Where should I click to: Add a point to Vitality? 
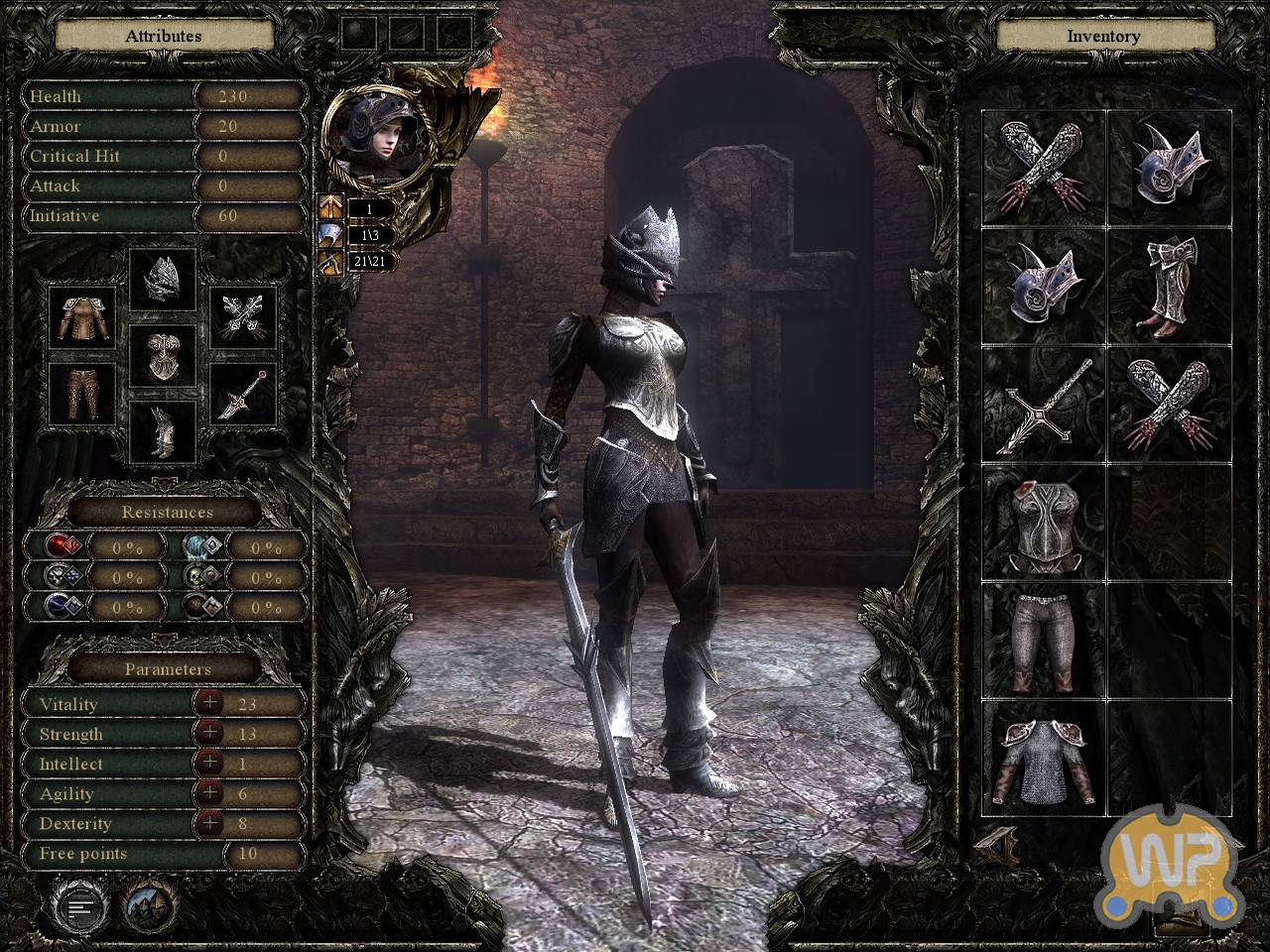click(x=209, y=703)
